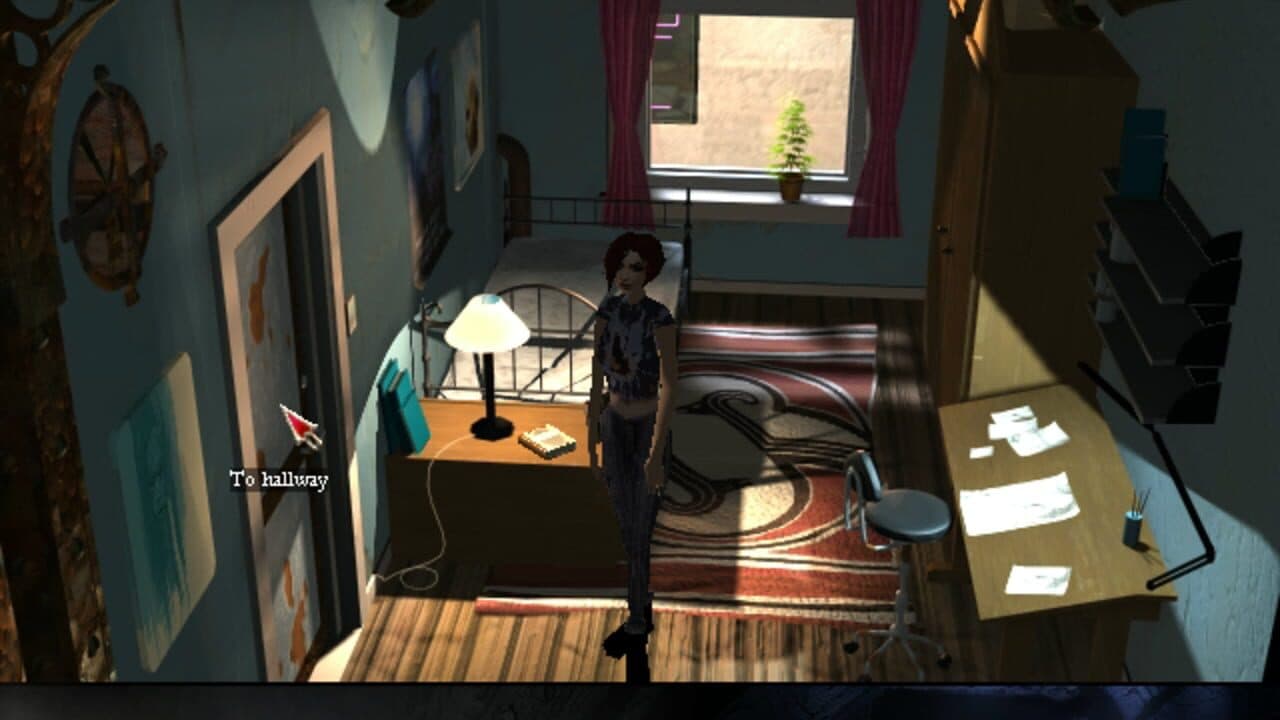Screen dimensions: 1280x720
Task: Examine the potted plant on the windowsill
Action: [x=793, y=145]
